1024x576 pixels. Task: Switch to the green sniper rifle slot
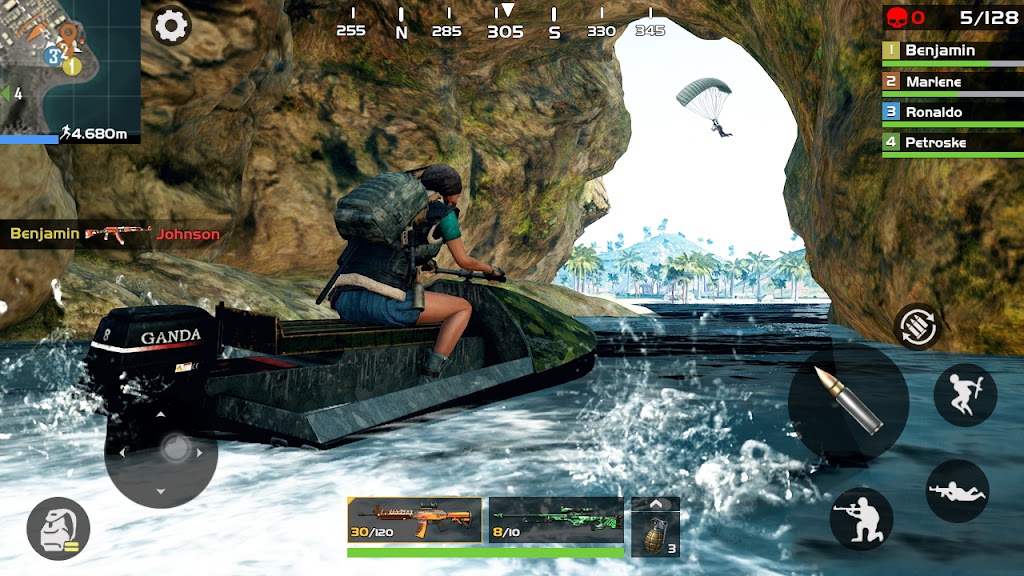(x=556, y=520)
